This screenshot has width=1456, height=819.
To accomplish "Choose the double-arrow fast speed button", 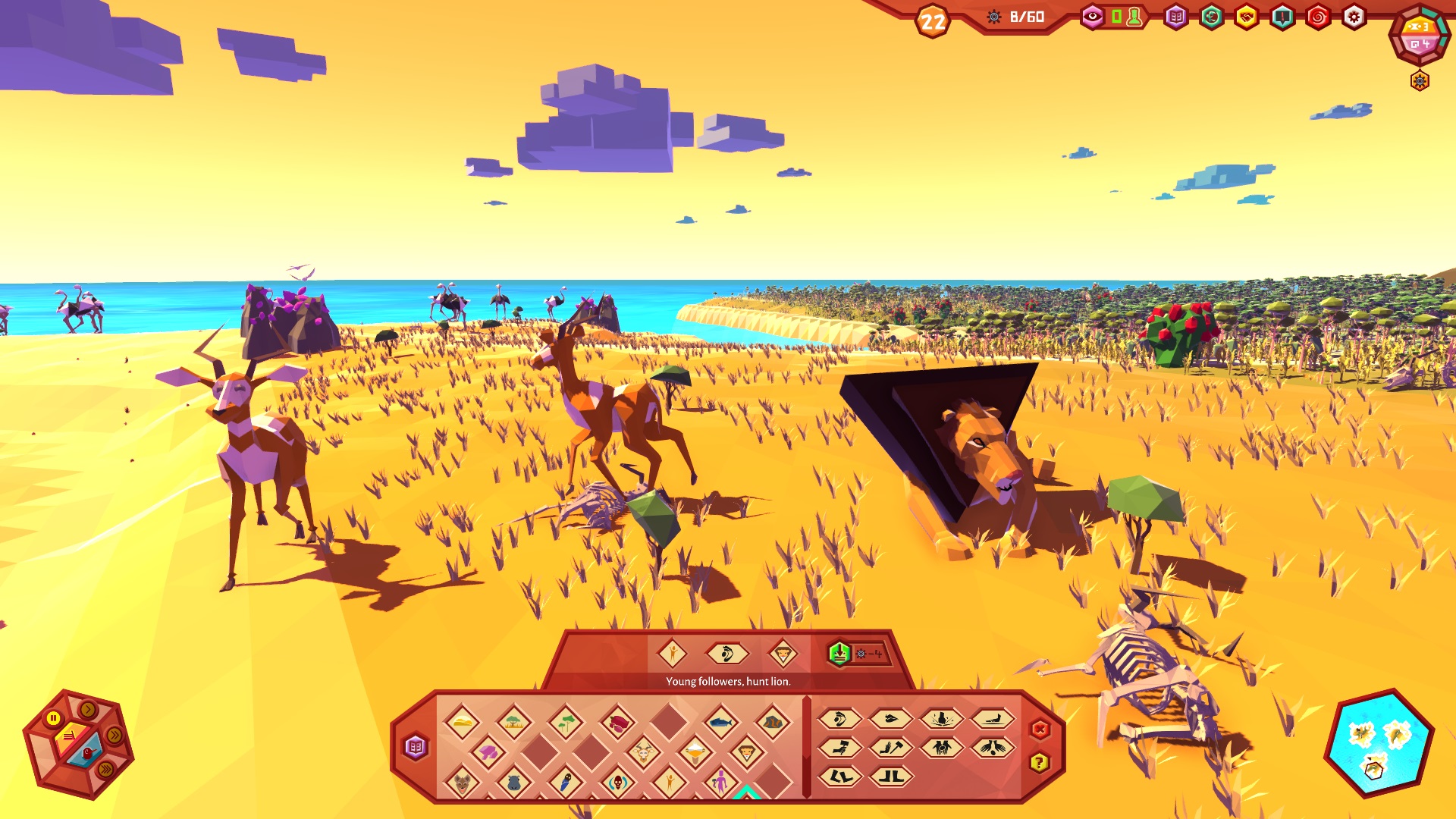I will [x=115, y=735].
